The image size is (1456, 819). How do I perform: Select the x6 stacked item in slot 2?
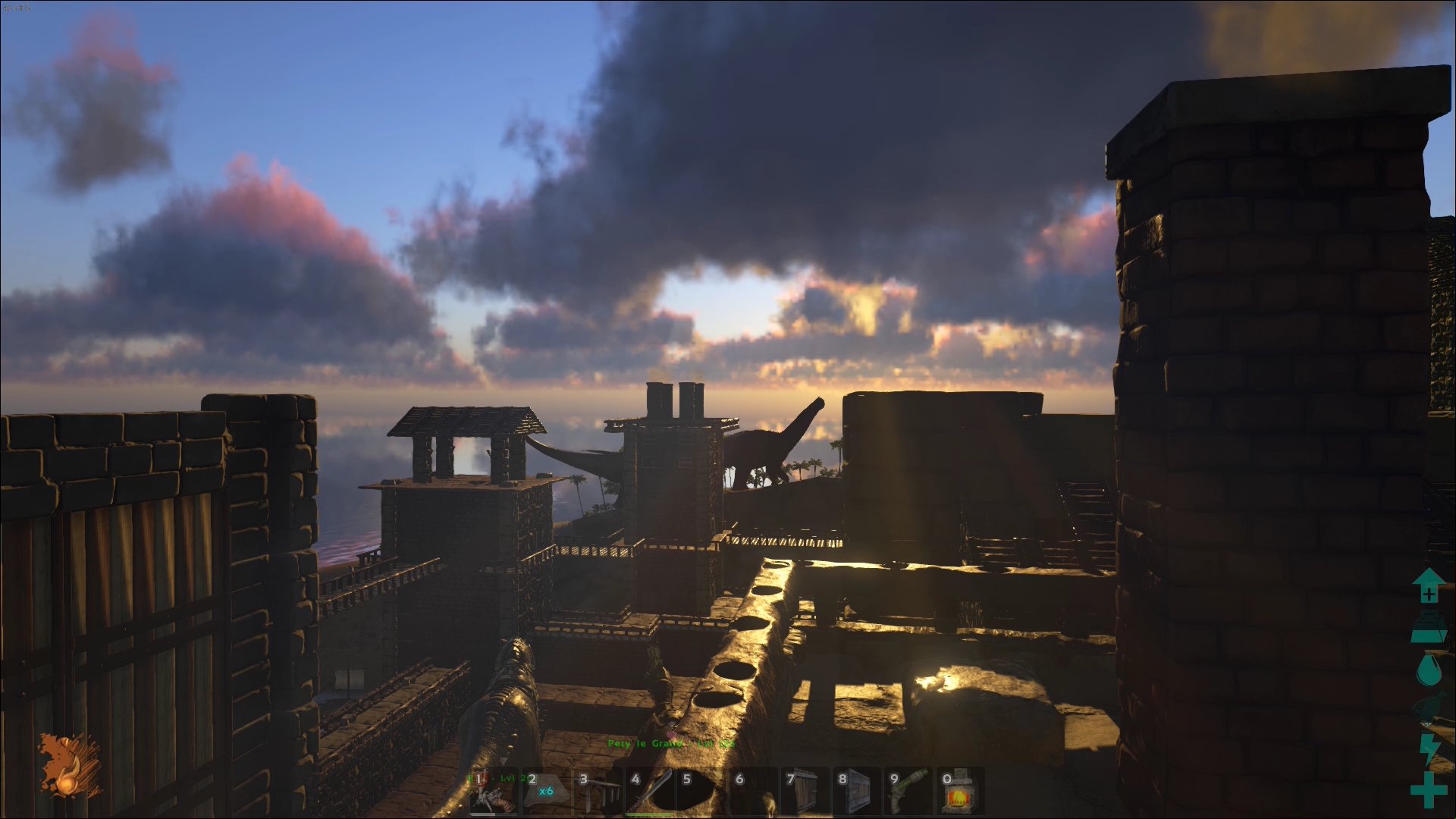[x=545, y=791]
